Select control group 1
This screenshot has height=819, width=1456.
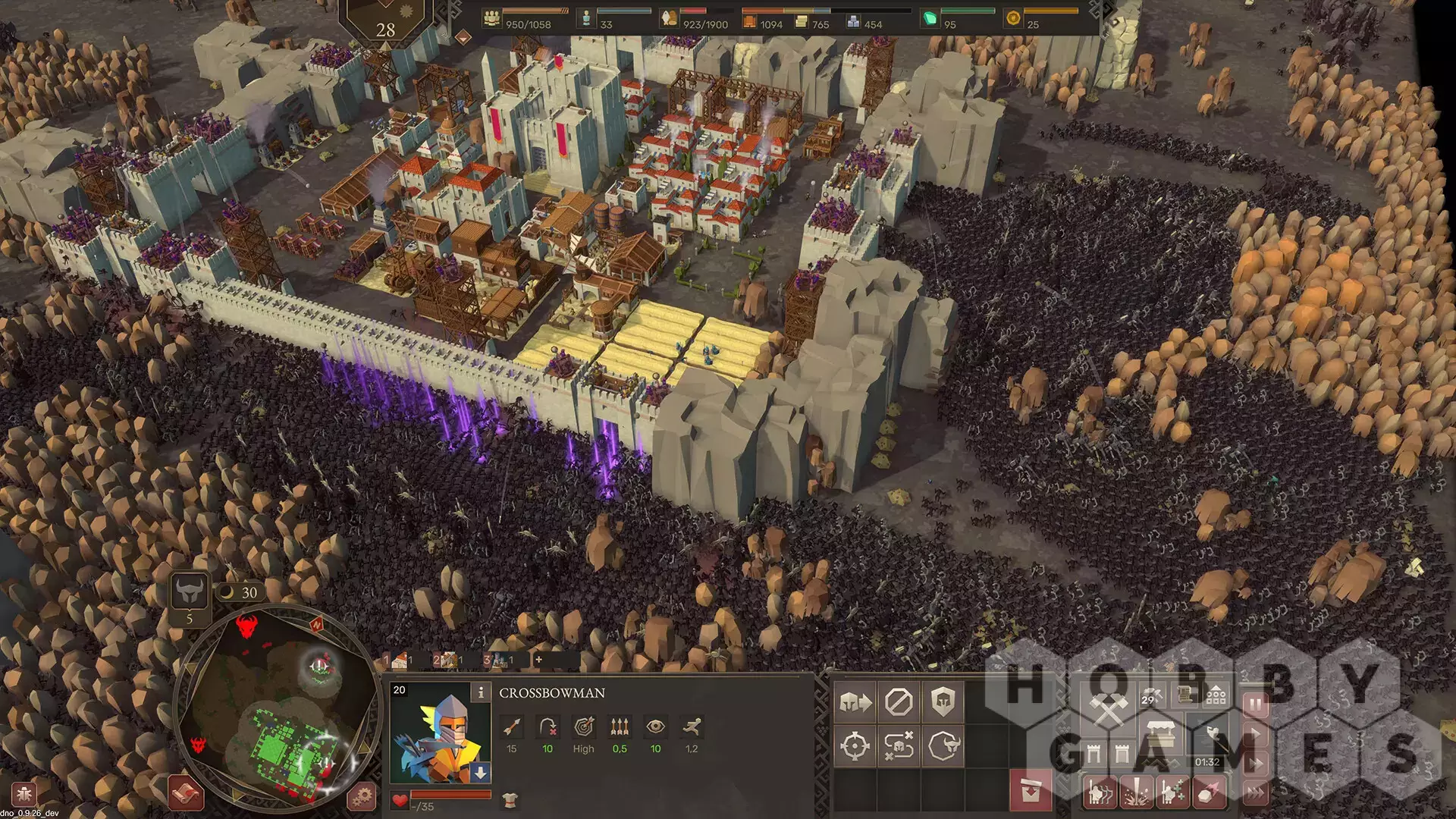click(400, 661)
